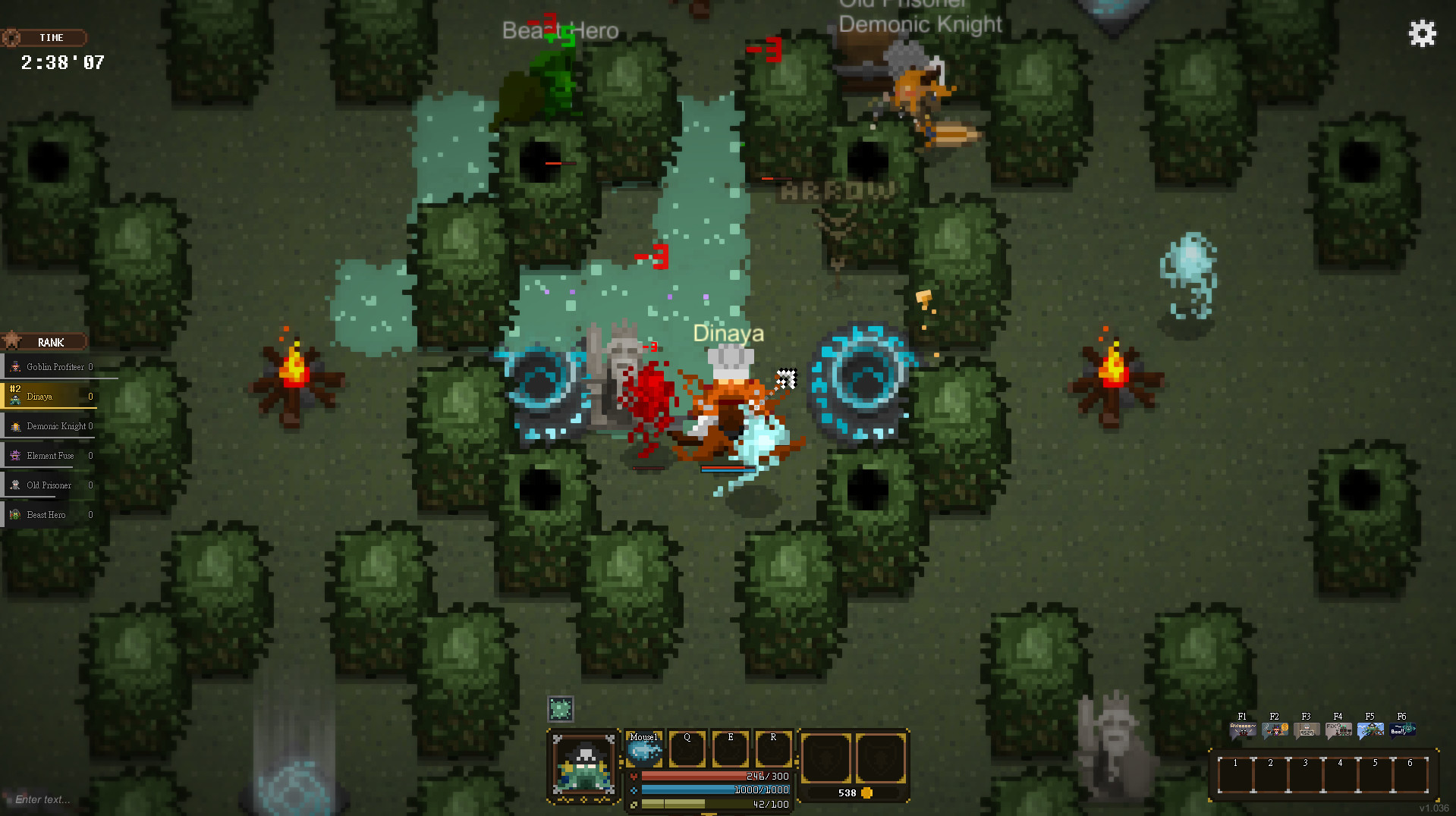Collapse the TIME display header
Image resolution: width=1456 pixels, height=816 pixels.
click(45, 37)
